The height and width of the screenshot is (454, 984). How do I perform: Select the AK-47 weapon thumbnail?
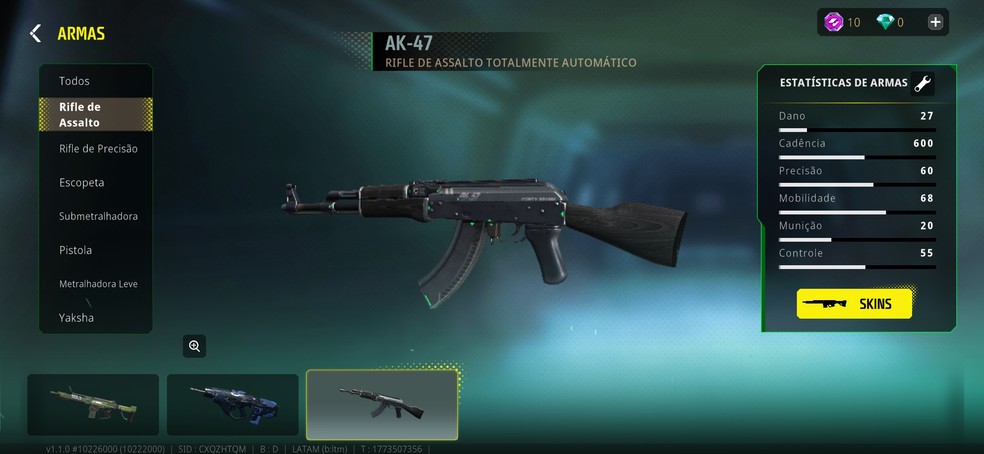(381, 404)
